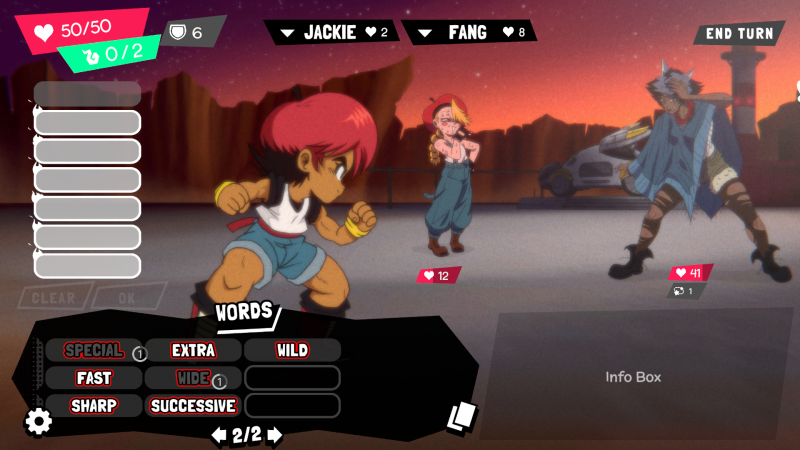This screenshot has height=450, width=800.
Task: Open the card deck icon
Action: click(461, 416)
